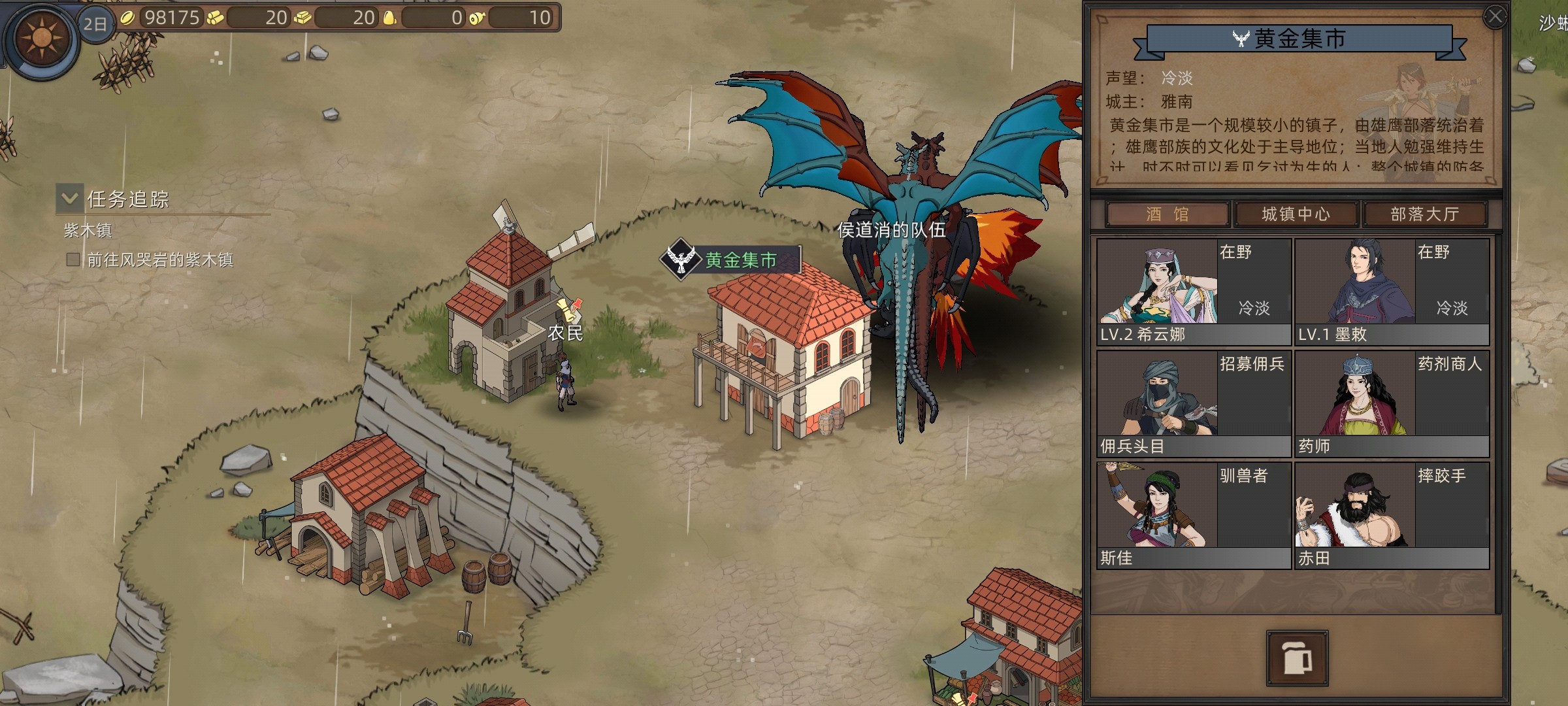Click the beer mug tavern button
The height and width of the screenshot is (706, 1568).
(x=1297, y=658)
